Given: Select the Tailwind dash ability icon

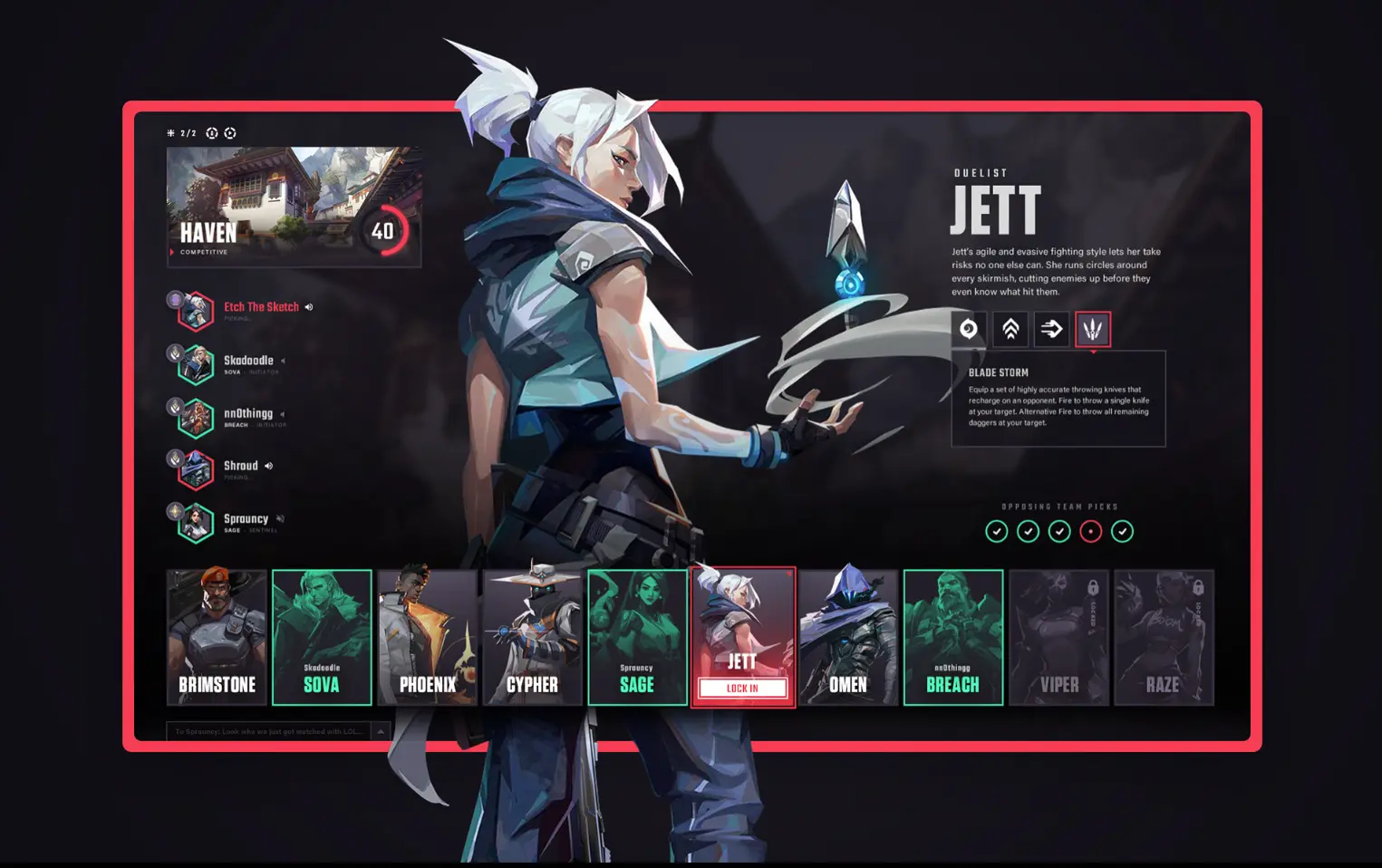Looking at the screenshot, I should click(x=1051, y=329).
